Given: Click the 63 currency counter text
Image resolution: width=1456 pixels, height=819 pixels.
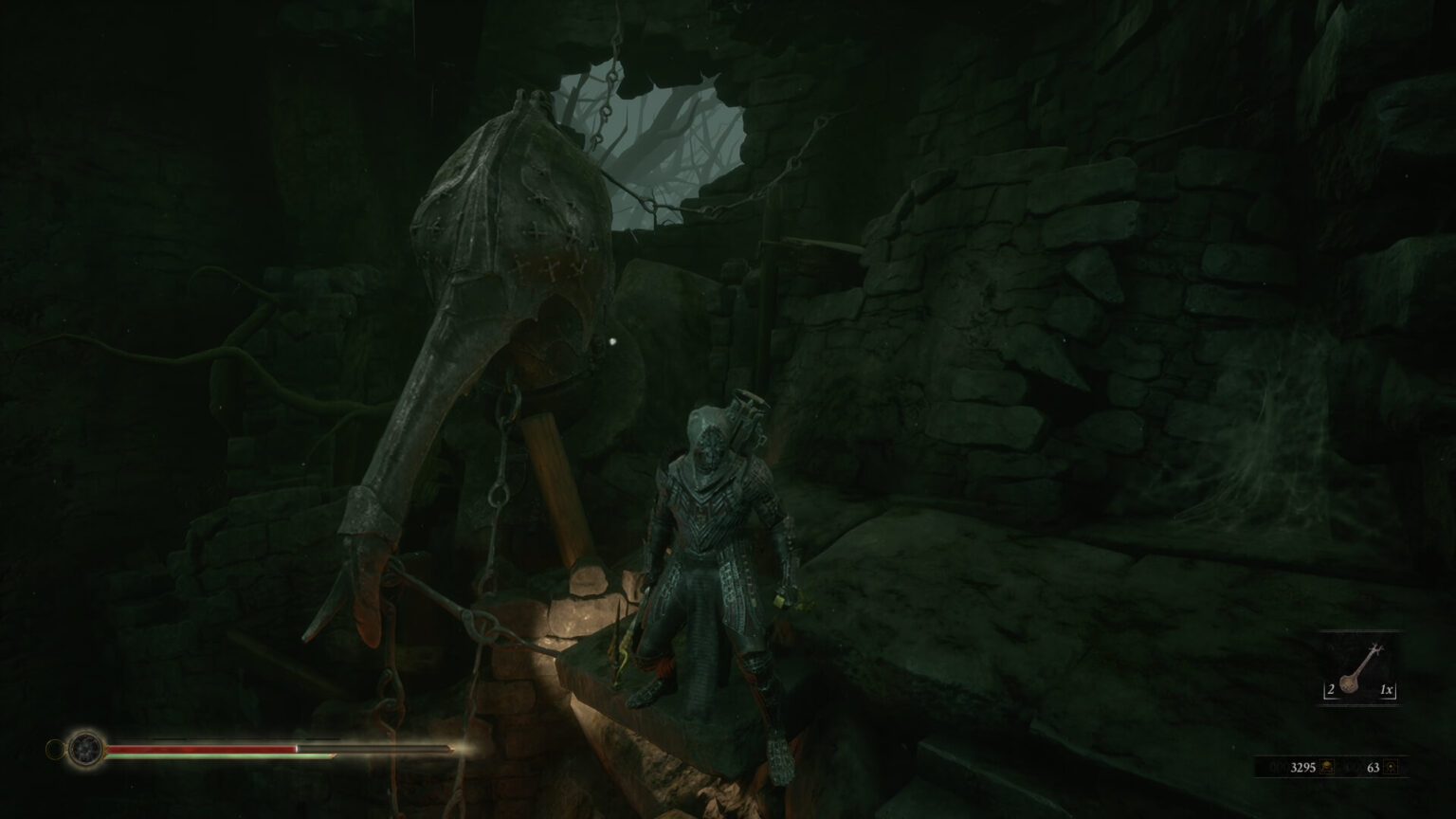Looking at the screenshot, I should click(x=1374, y=767).
